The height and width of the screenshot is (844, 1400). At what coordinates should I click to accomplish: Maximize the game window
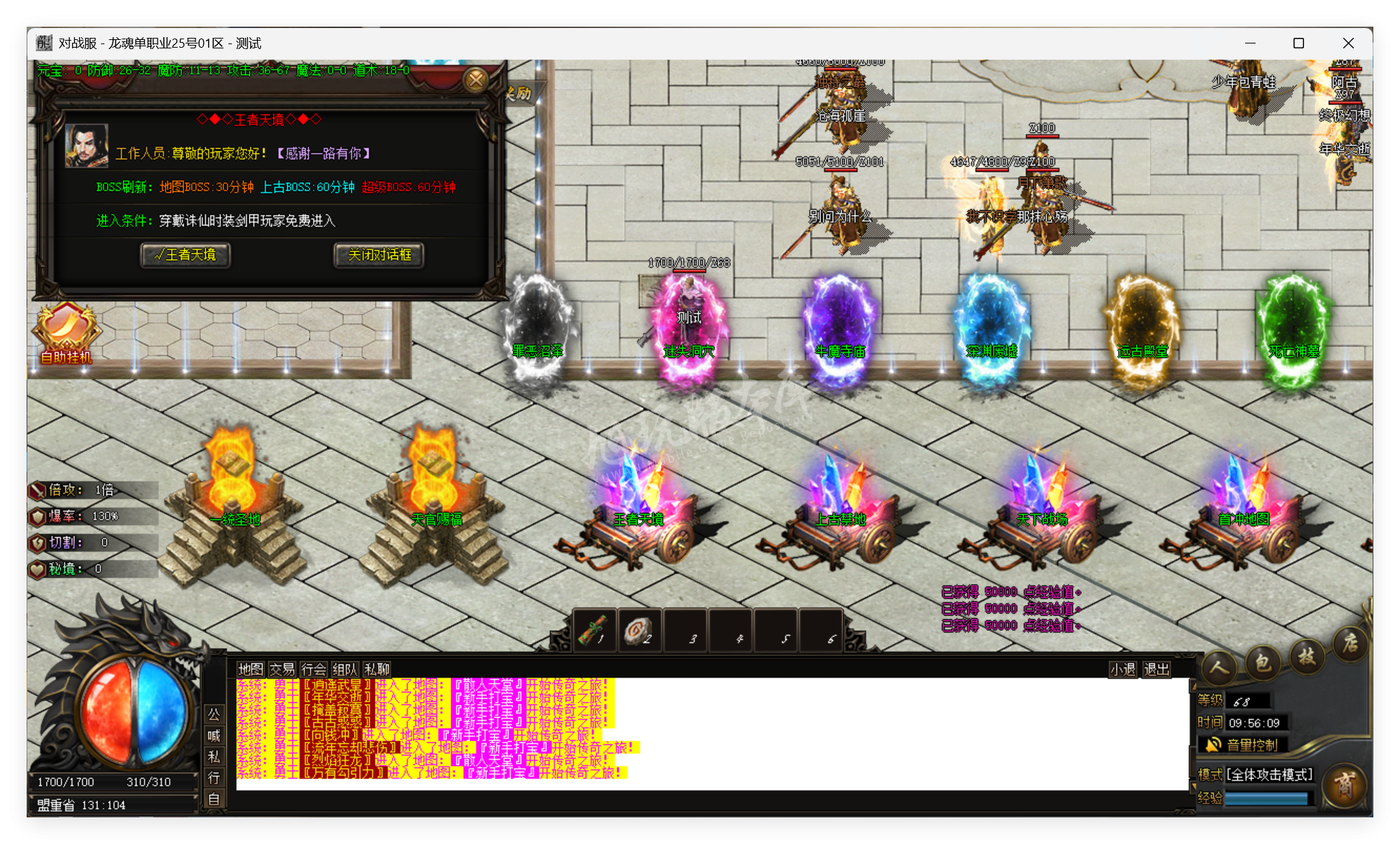point(1298,43)
